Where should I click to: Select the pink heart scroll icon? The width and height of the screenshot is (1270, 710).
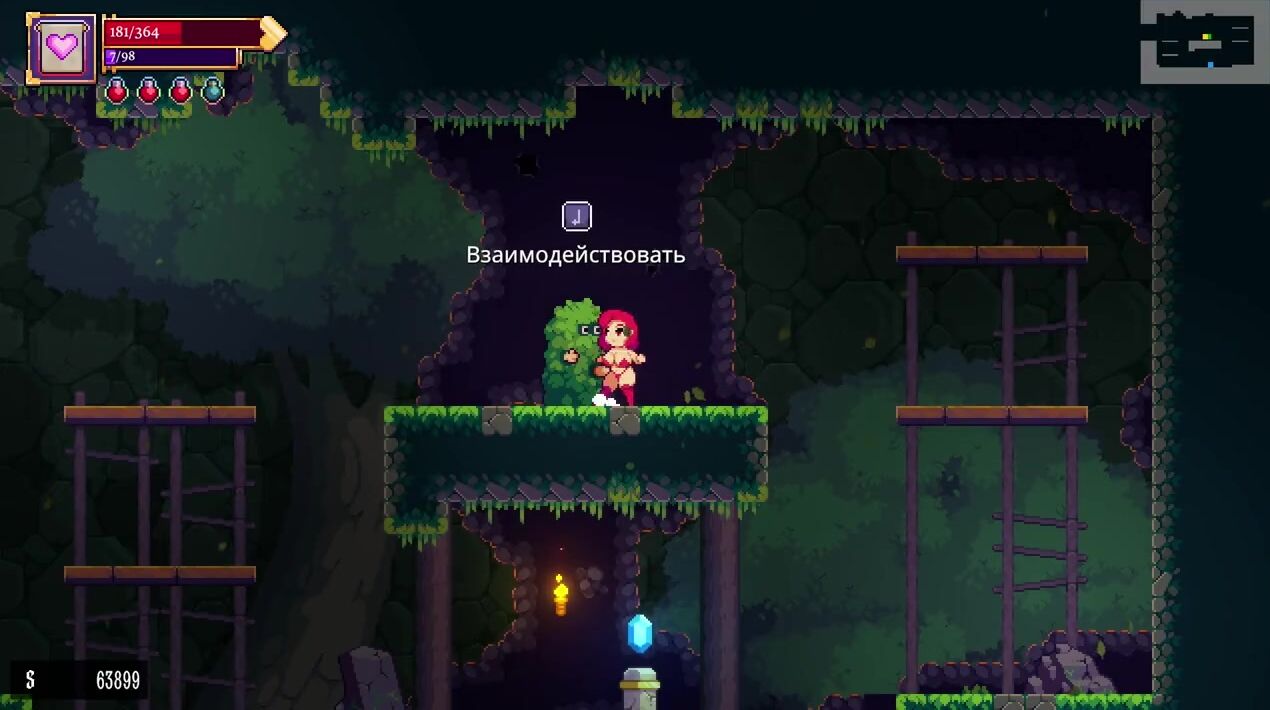[62, 48]
